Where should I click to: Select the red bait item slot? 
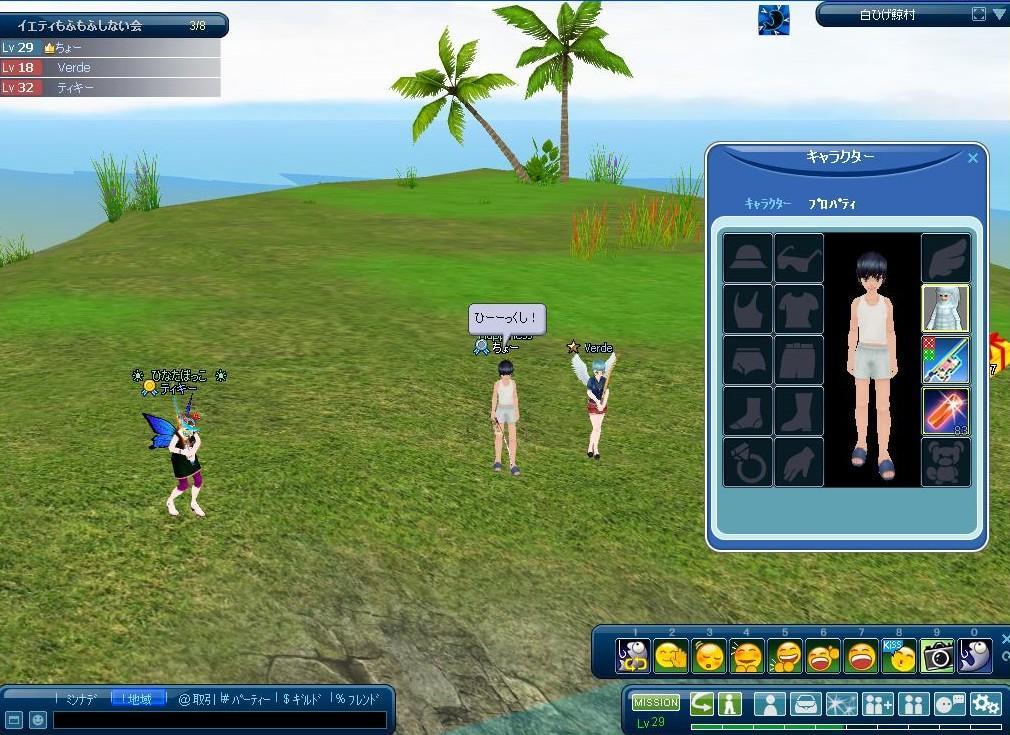coord(945,411)
